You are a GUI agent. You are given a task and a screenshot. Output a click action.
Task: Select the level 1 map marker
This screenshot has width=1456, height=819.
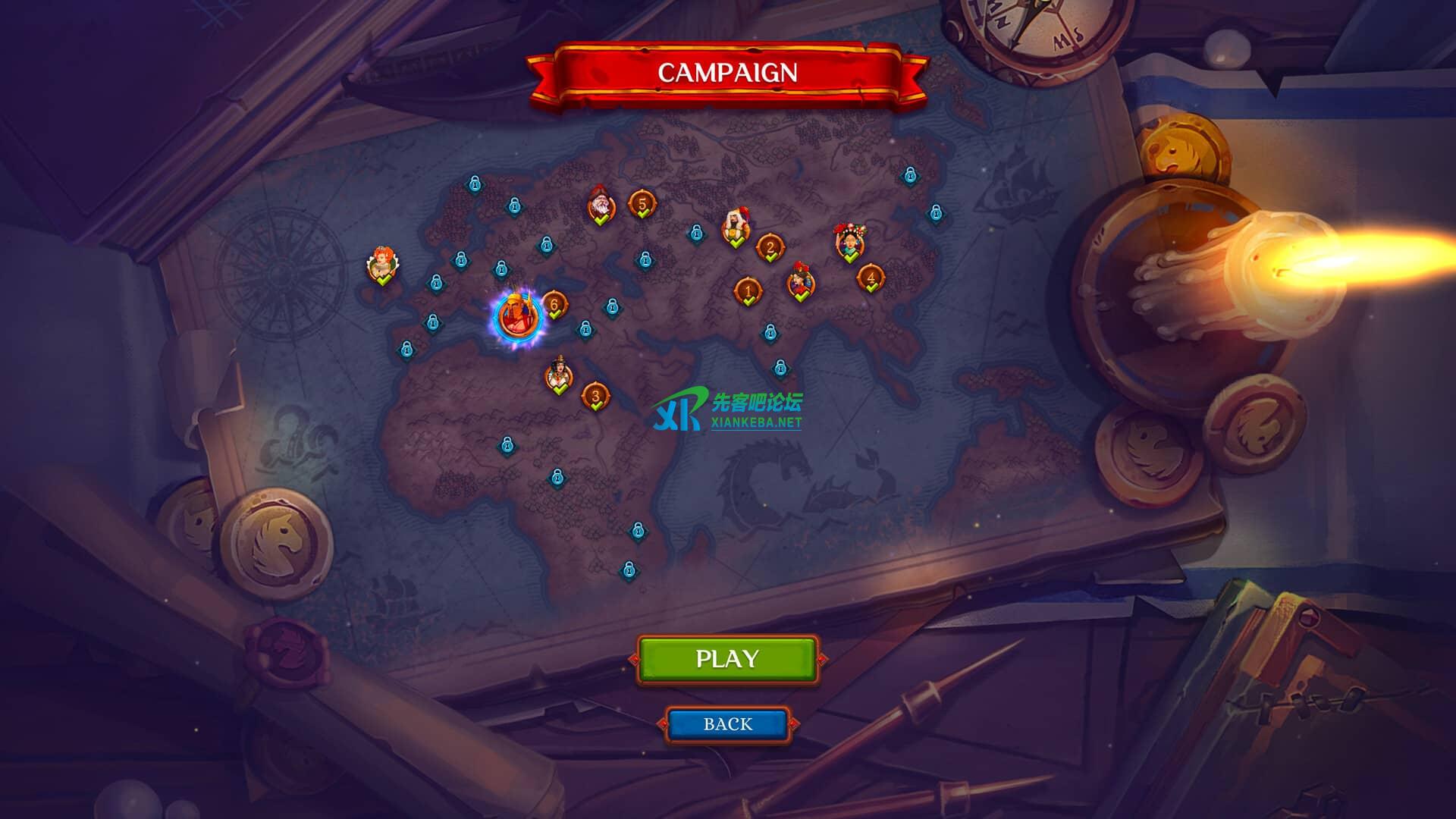tap(748, 290)
